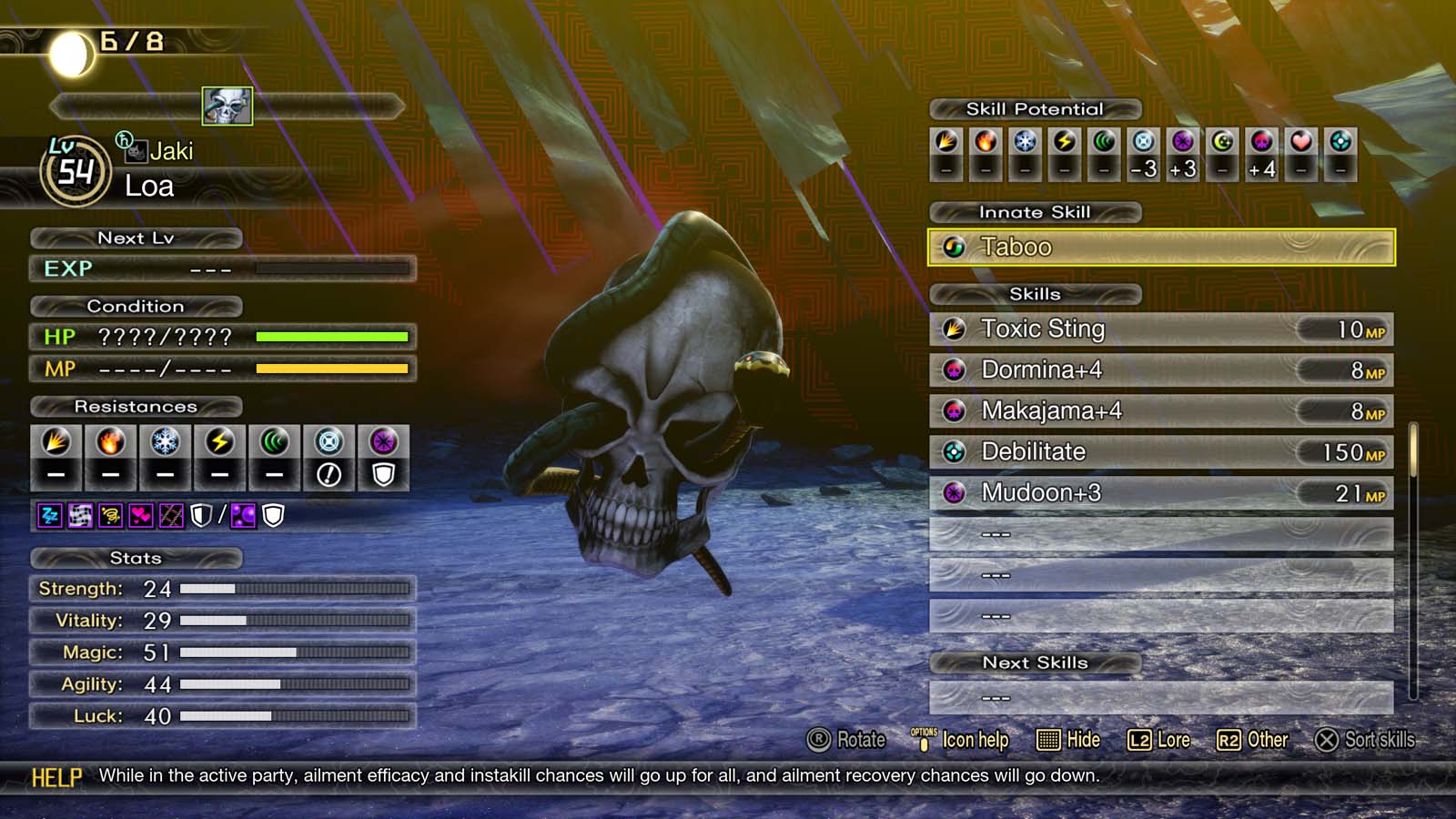Open Sort skills options
Viewport: 1456px width, 819px height.
[1370, 740]
